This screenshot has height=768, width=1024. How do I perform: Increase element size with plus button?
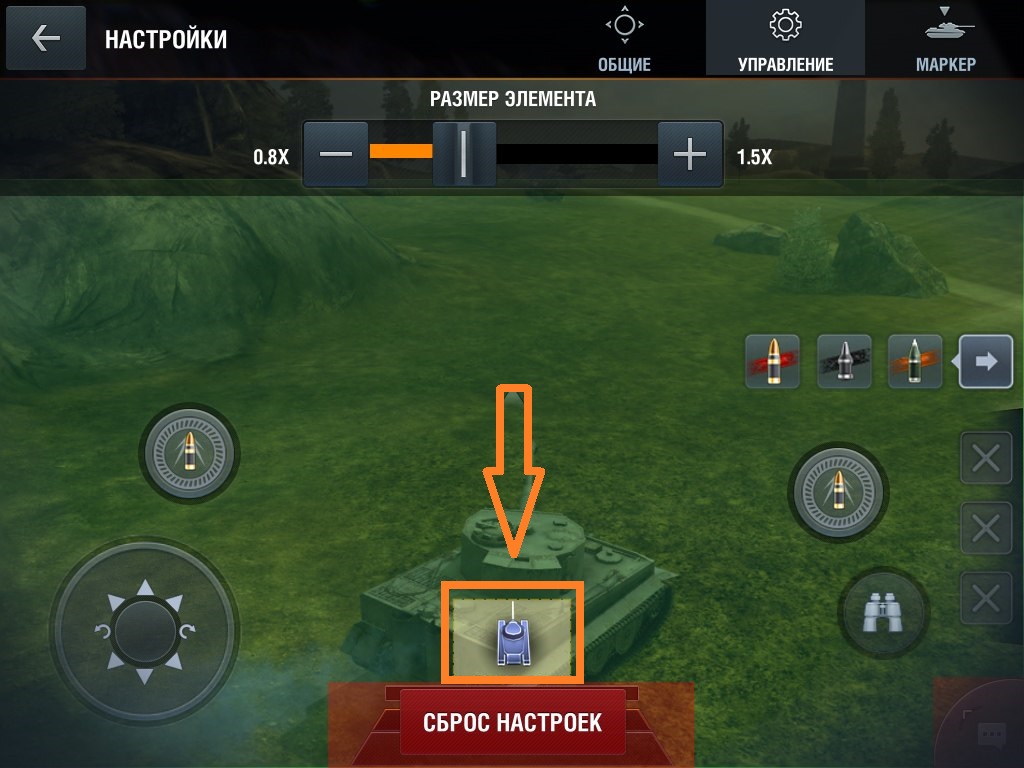(x=690, y=154)
